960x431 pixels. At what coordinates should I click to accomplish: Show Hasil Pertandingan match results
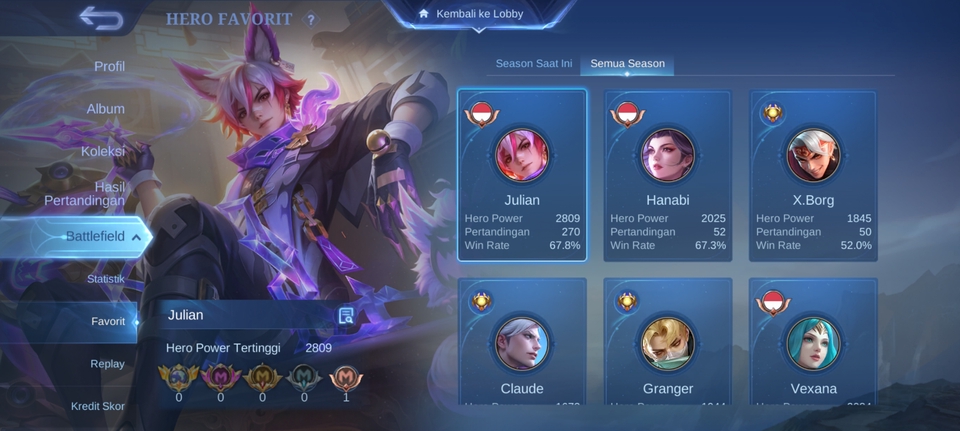(84, 193)
